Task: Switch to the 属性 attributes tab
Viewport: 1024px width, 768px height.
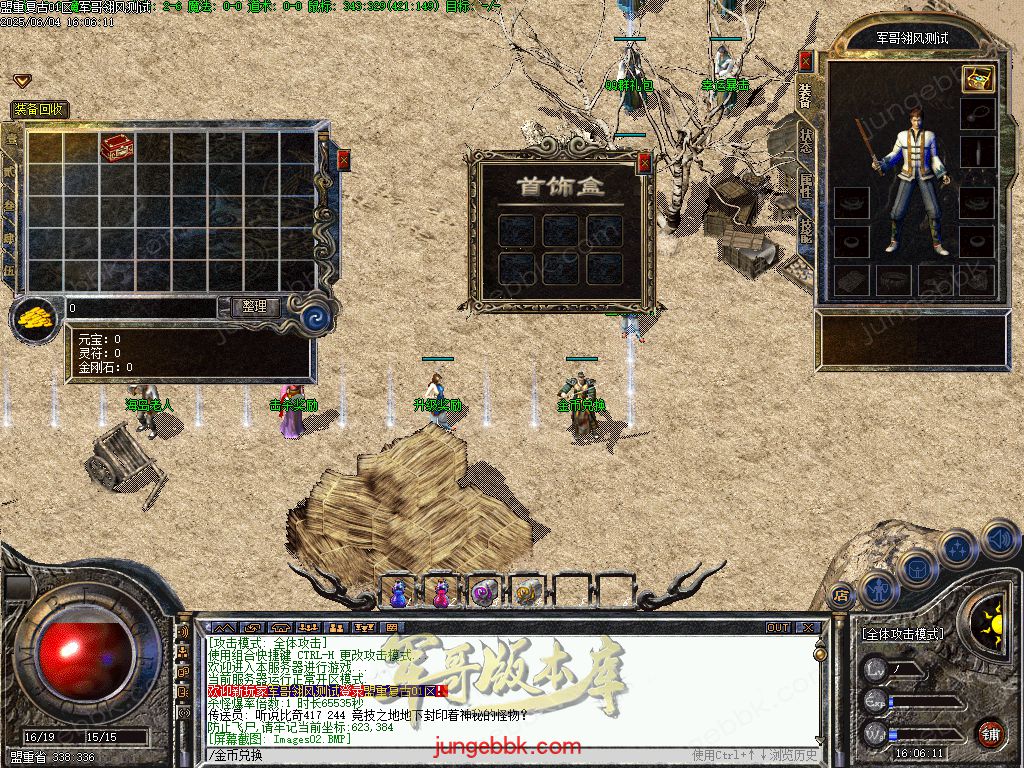Action: tap(806, 185)
